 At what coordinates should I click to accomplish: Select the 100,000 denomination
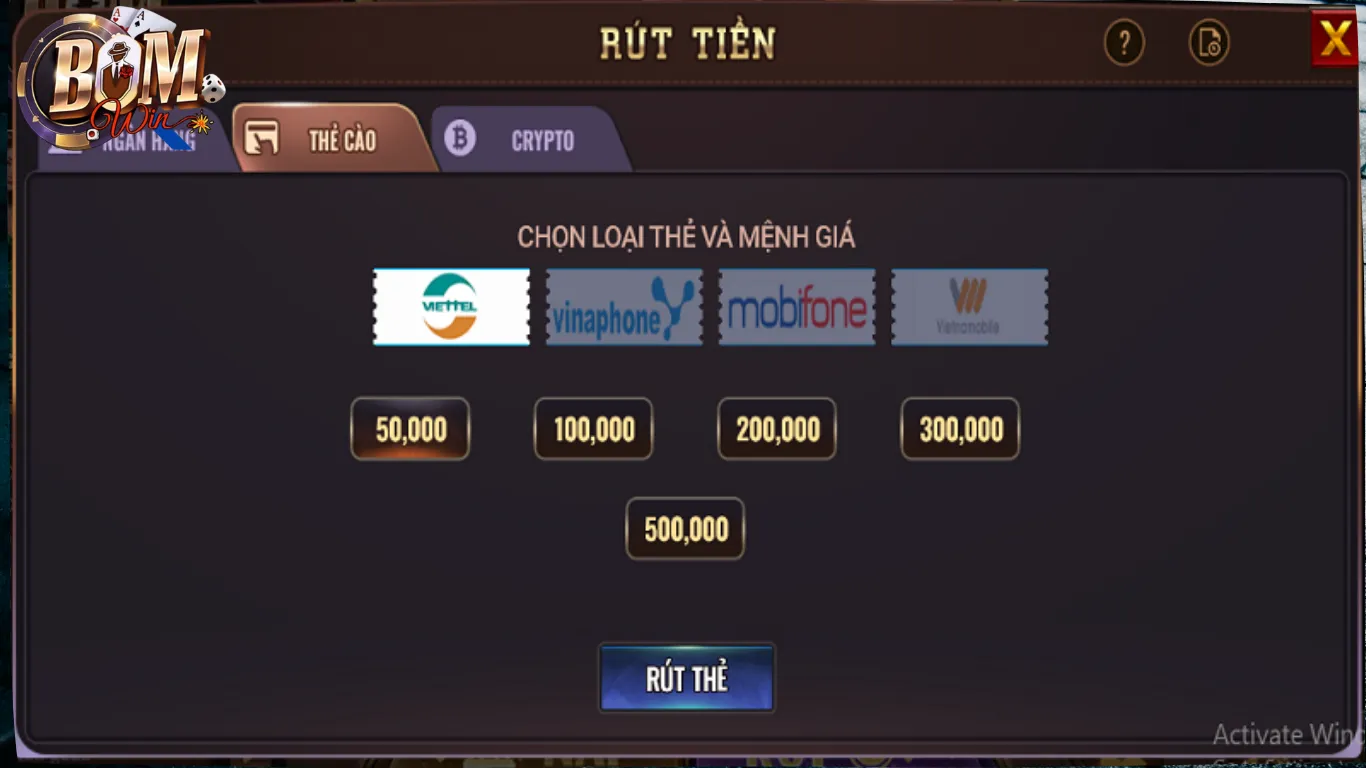click(593, 428)
